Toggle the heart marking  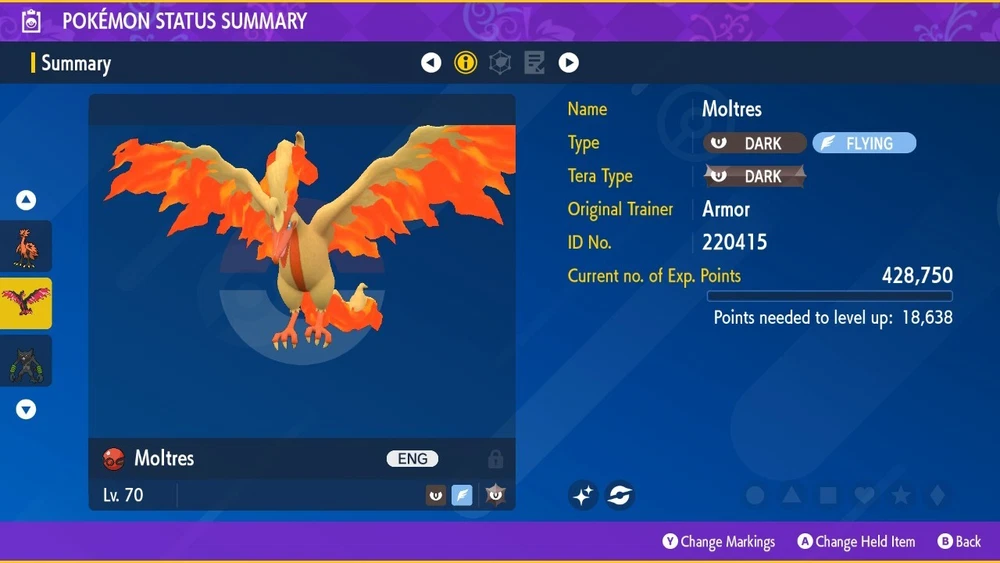coord(864,496)
